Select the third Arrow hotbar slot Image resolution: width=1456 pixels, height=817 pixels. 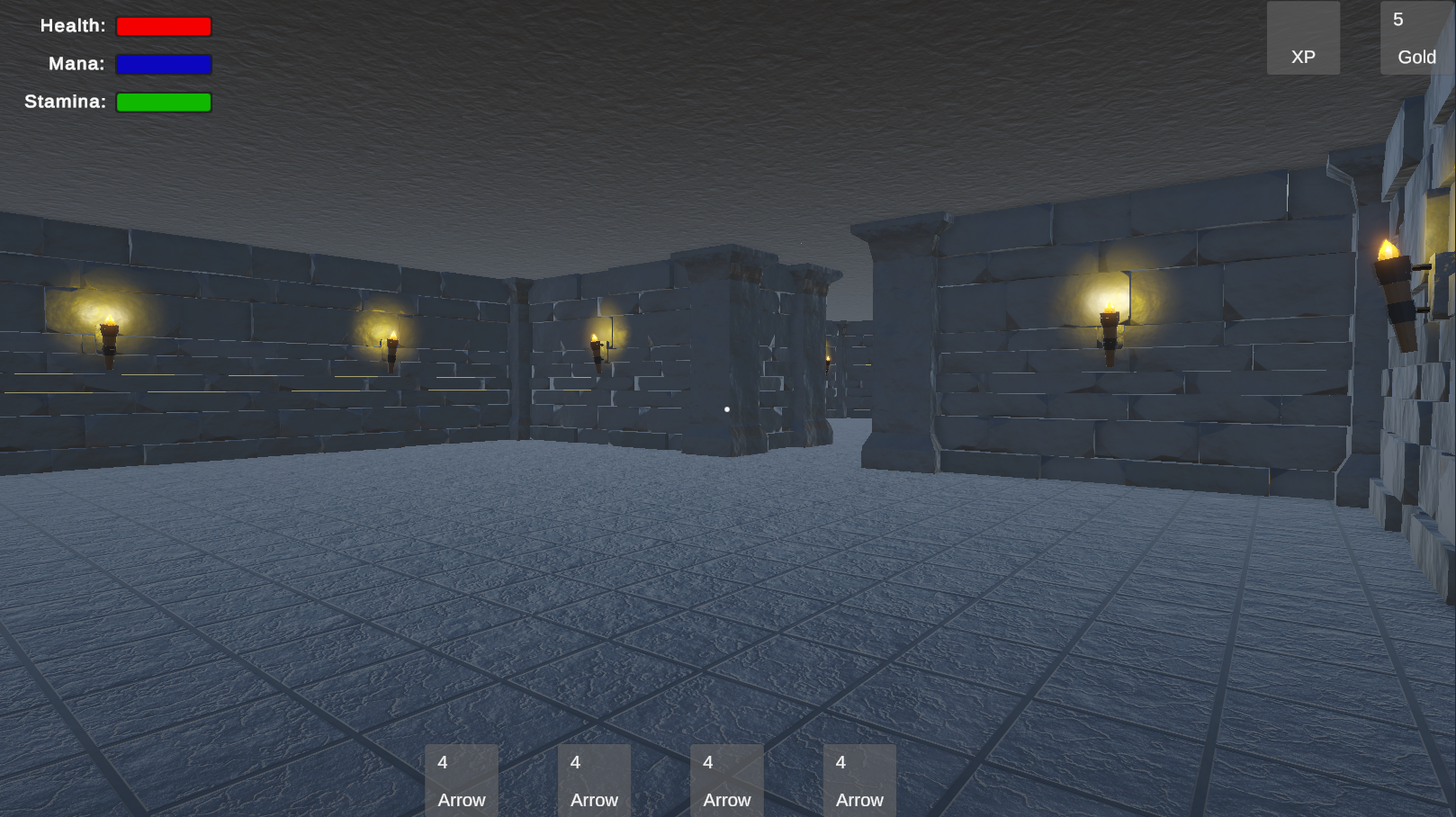pyautogui.click(x=726, y=779)
